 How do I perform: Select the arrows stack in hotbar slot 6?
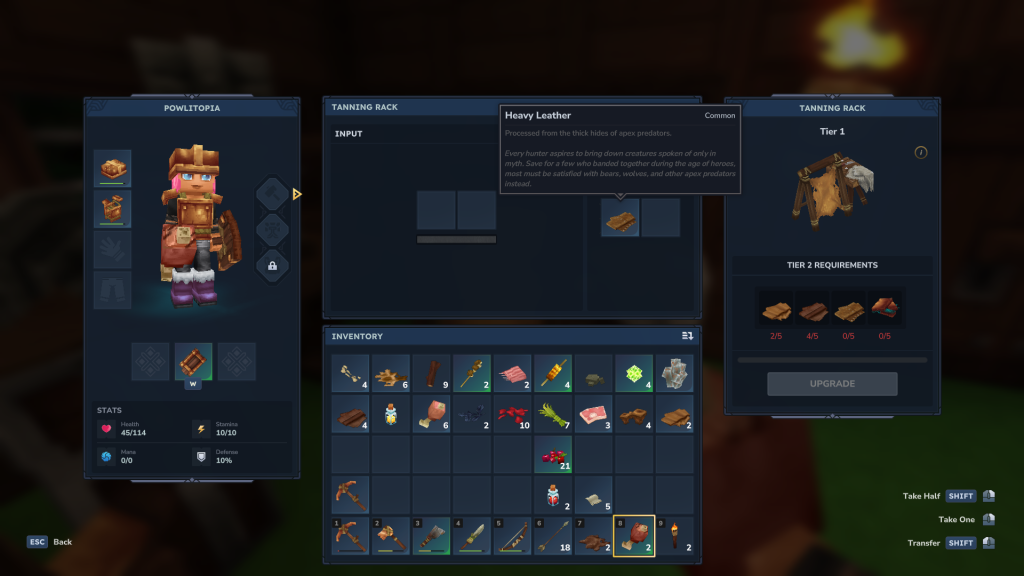552,535
